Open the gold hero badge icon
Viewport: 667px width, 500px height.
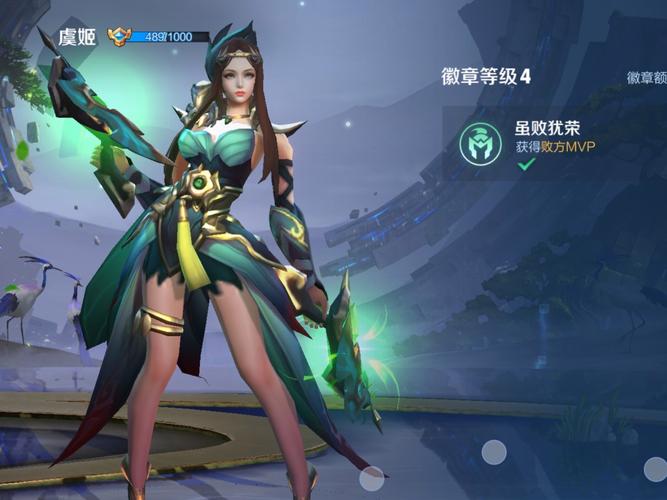tap(120, 35)
